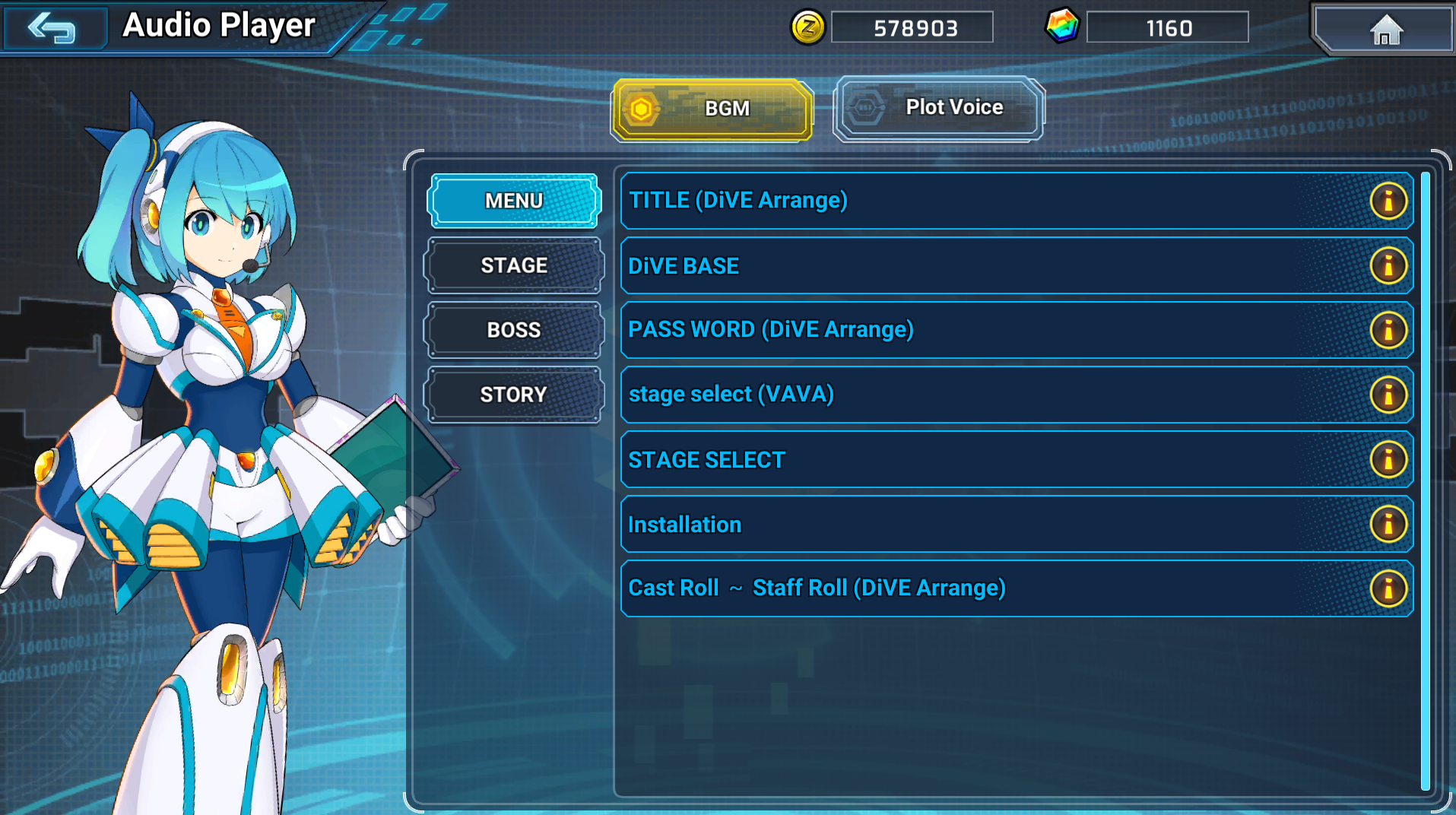Viewport: 1456px width, 815px height.
Task: Open info for DiVE BASE track
Action: tap(1388, 265)
